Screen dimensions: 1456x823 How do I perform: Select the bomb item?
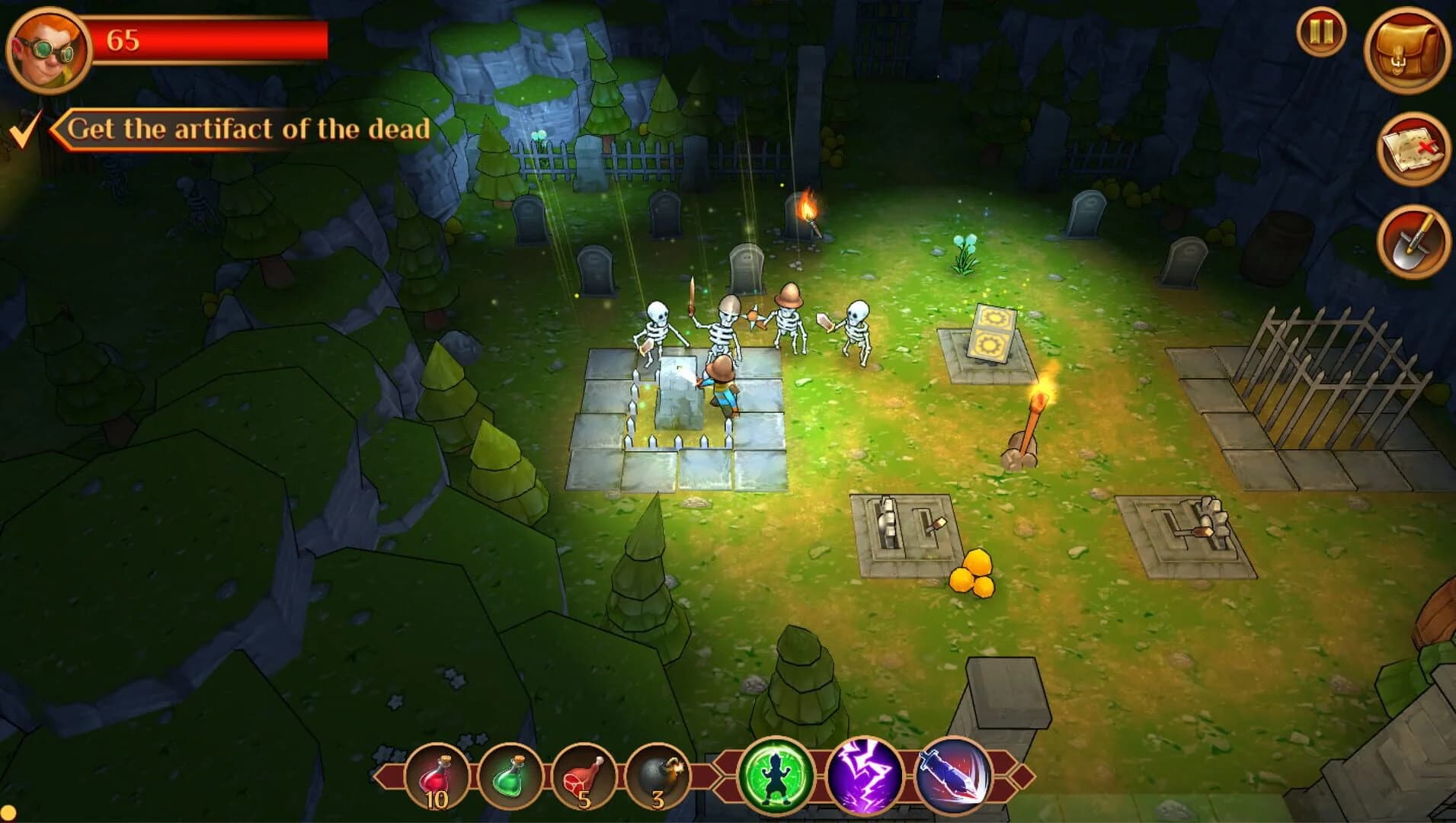(657, 776)
